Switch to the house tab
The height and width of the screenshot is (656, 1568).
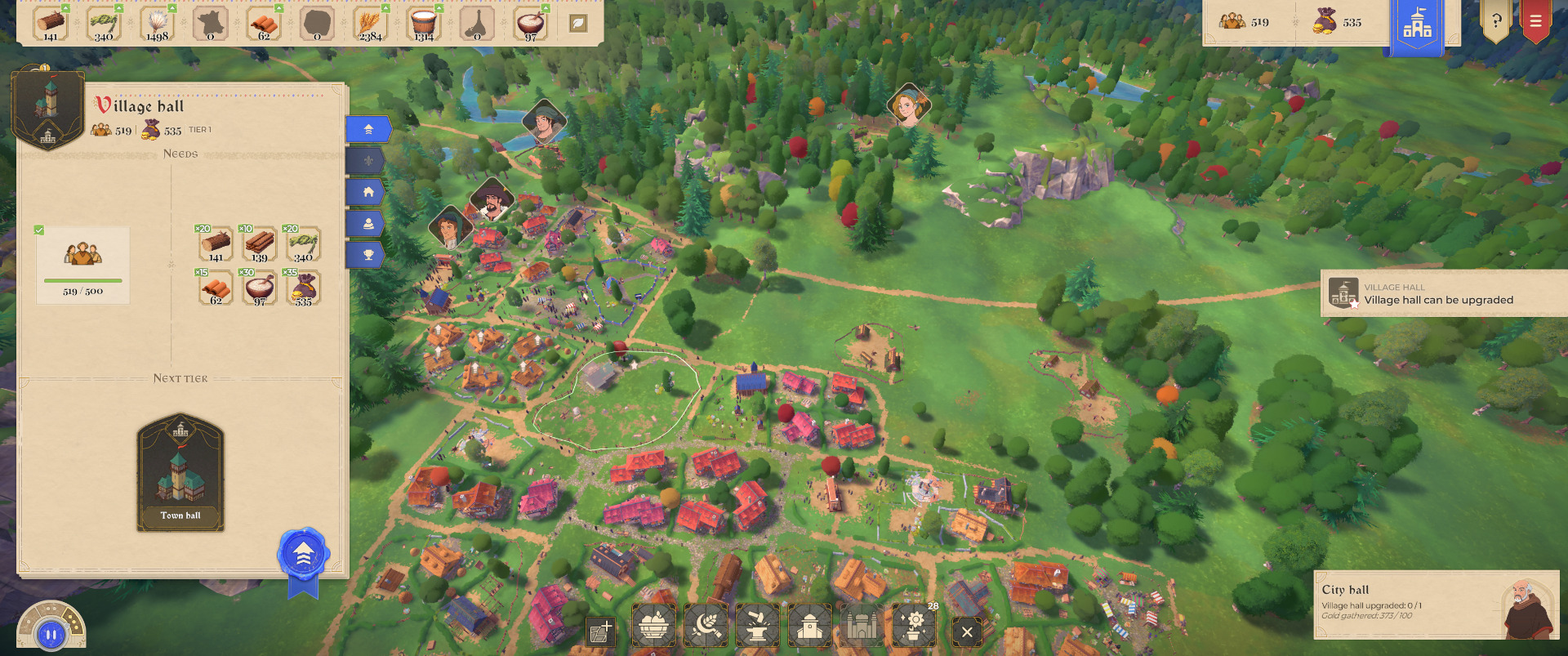pyautogui.click(x=368, y=192)
